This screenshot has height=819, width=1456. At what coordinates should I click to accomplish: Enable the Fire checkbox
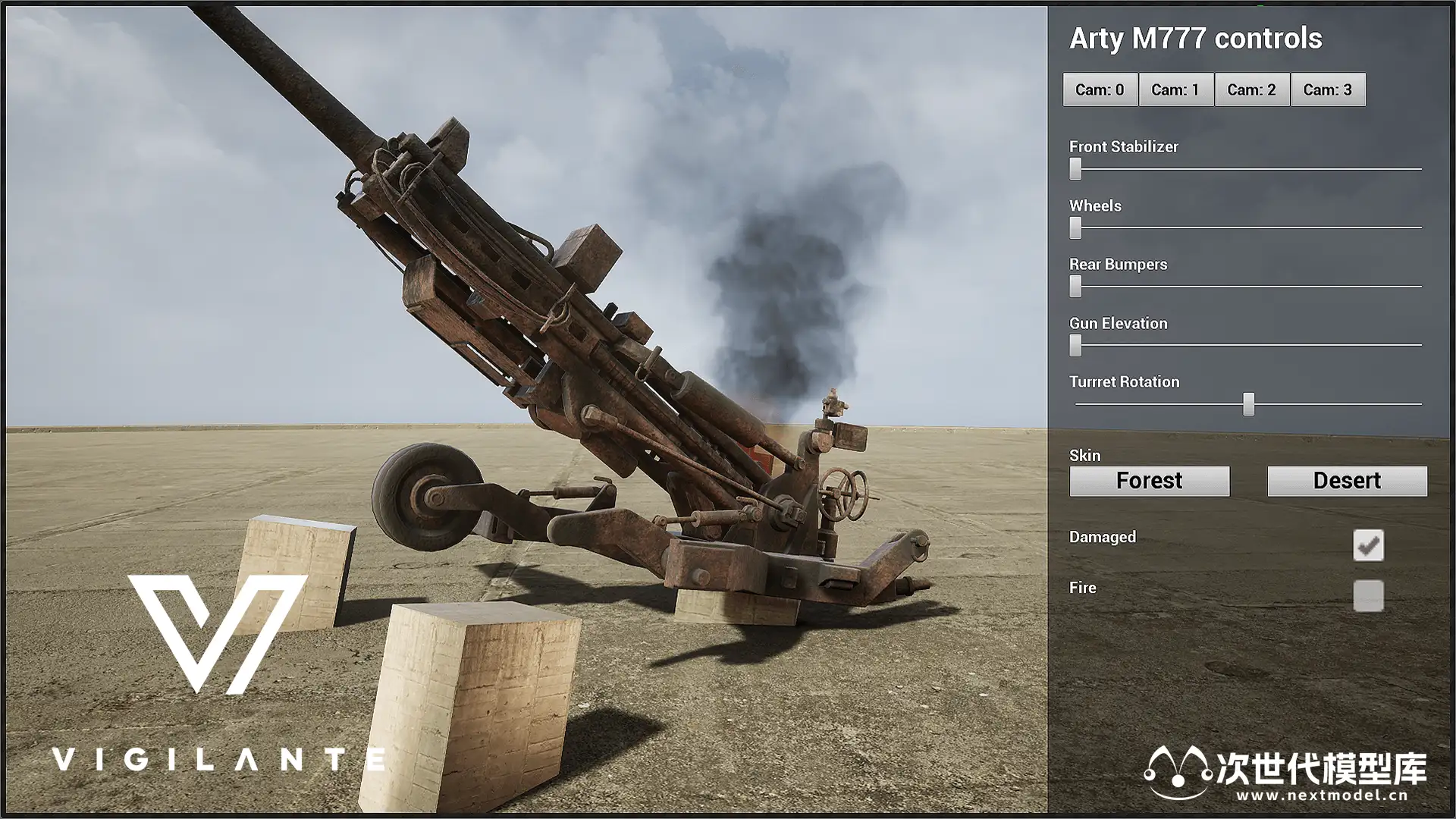[x=1368, y=596]
